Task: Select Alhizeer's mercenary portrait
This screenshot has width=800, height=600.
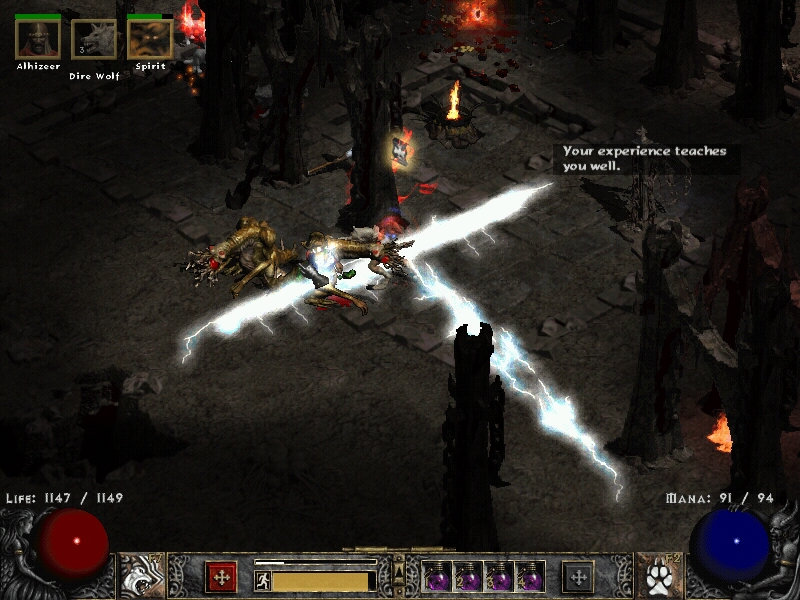Action: (x=38, y=39)
